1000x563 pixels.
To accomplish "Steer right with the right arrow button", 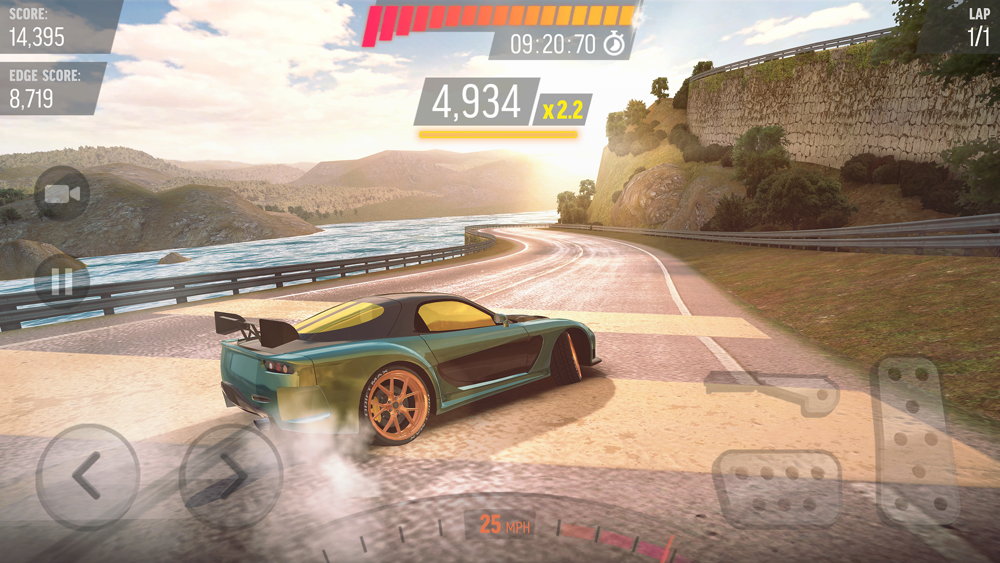I will [x=230, y=476].
